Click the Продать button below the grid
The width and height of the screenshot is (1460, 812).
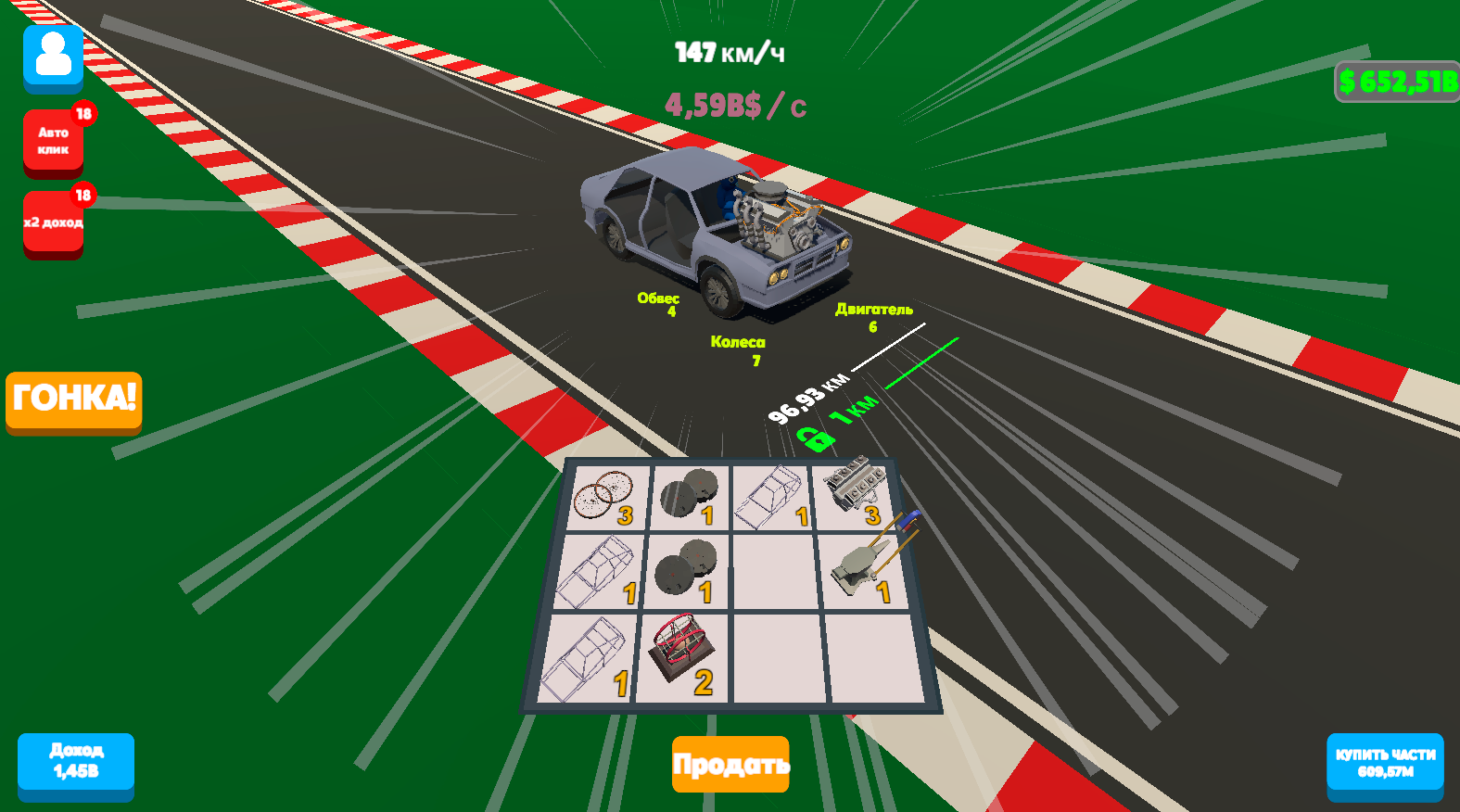click(730, 764)
